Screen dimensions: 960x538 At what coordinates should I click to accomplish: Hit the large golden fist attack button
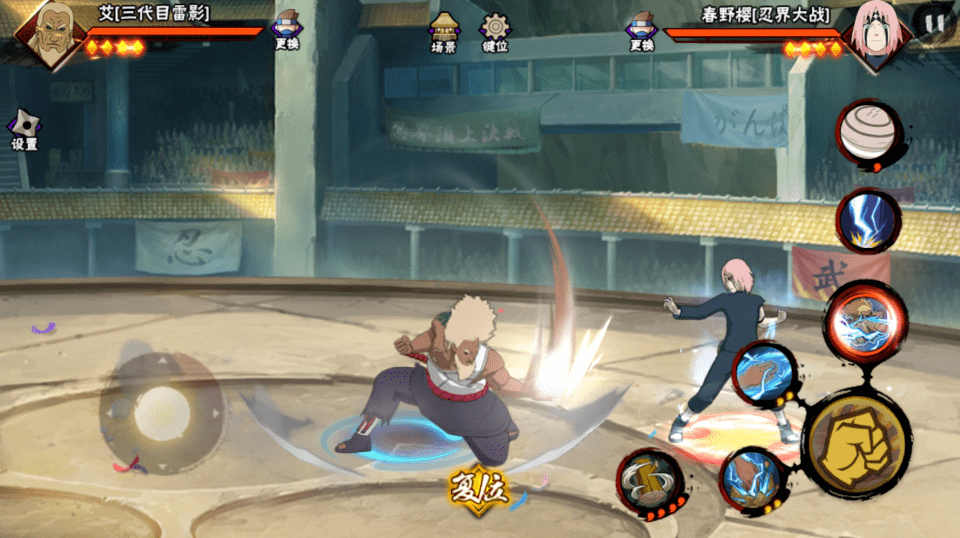click(856, 442)
